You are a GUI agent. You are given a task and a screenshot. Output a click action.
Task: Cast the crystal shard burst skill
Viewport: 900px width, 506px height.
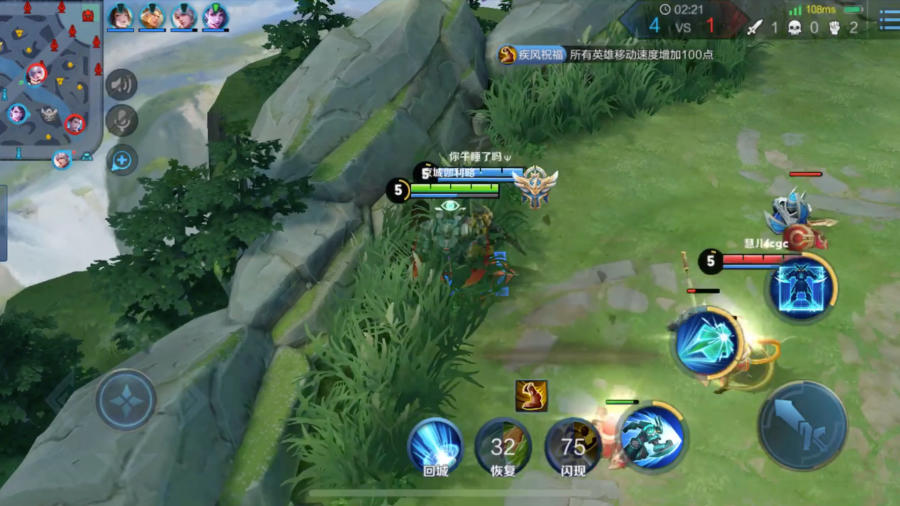pyautogui.click(x=708, y=343)
